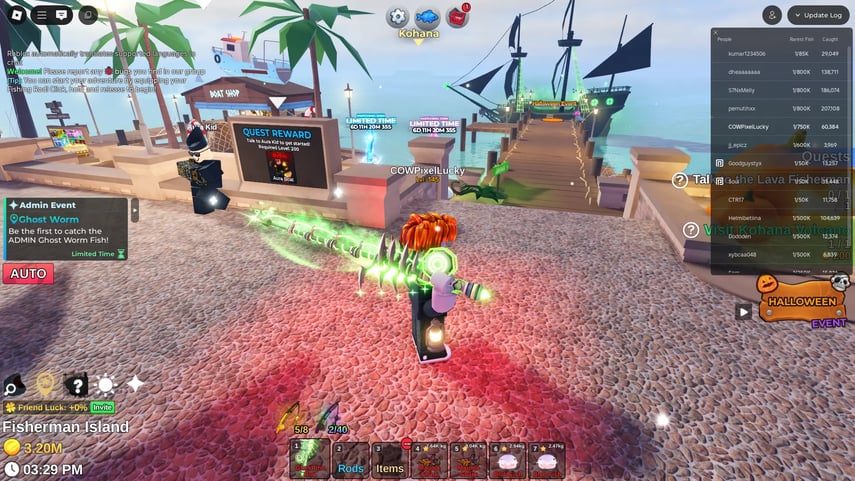This screenshot has height=481, width=855.
Task: Select the Items hotbar slot
Action: [389, 461]
